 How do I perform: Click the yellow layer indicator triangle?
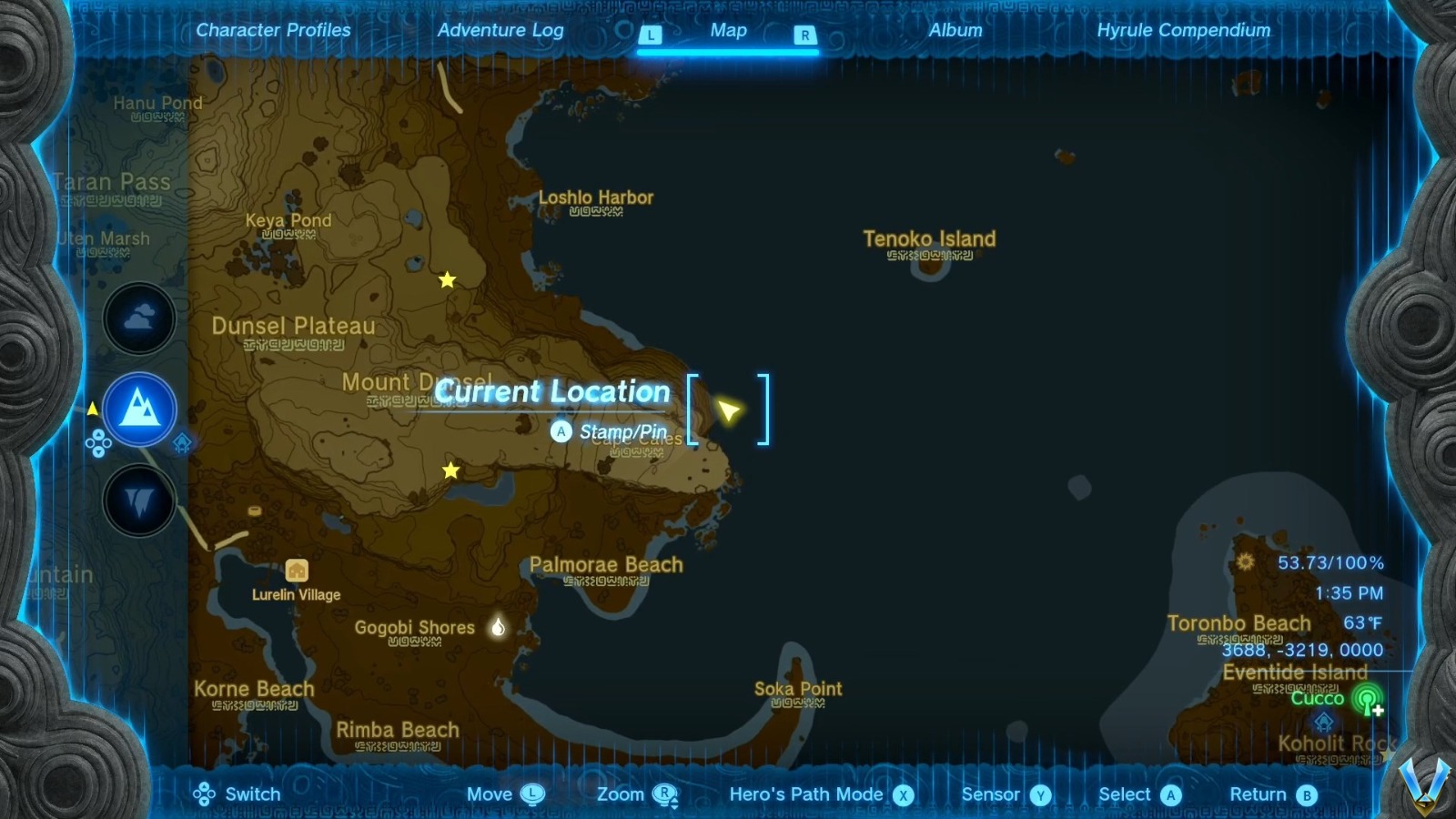92,409
